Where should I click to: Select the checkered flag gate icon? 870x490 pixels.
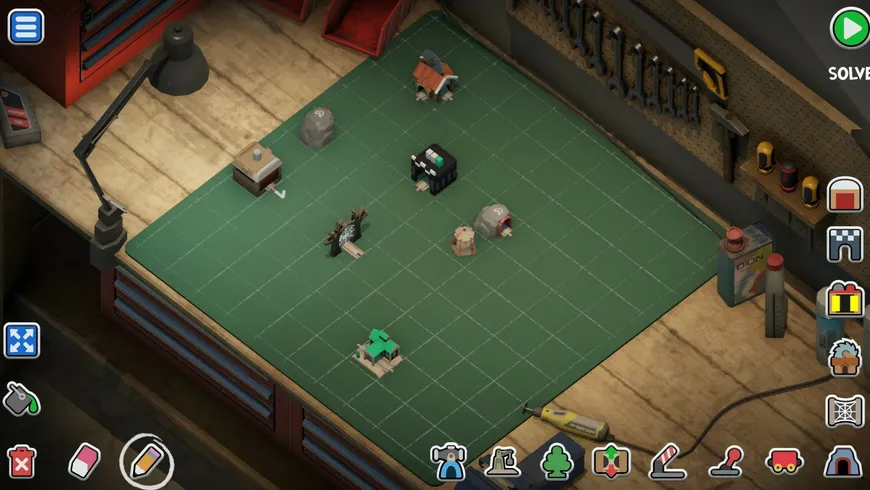pyautogui.click(x=845, y=245)
